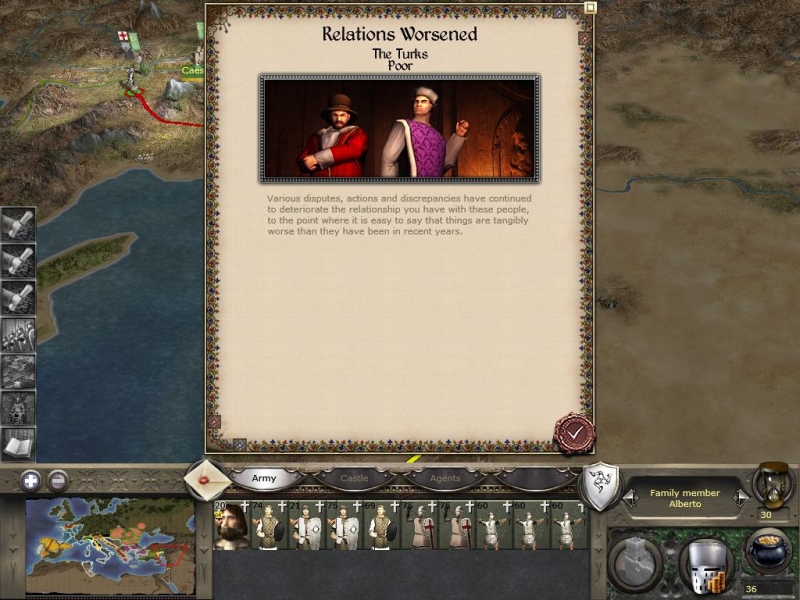Open the faction shield overview
This screenshot has width=800, height=600.
(598, 486)
